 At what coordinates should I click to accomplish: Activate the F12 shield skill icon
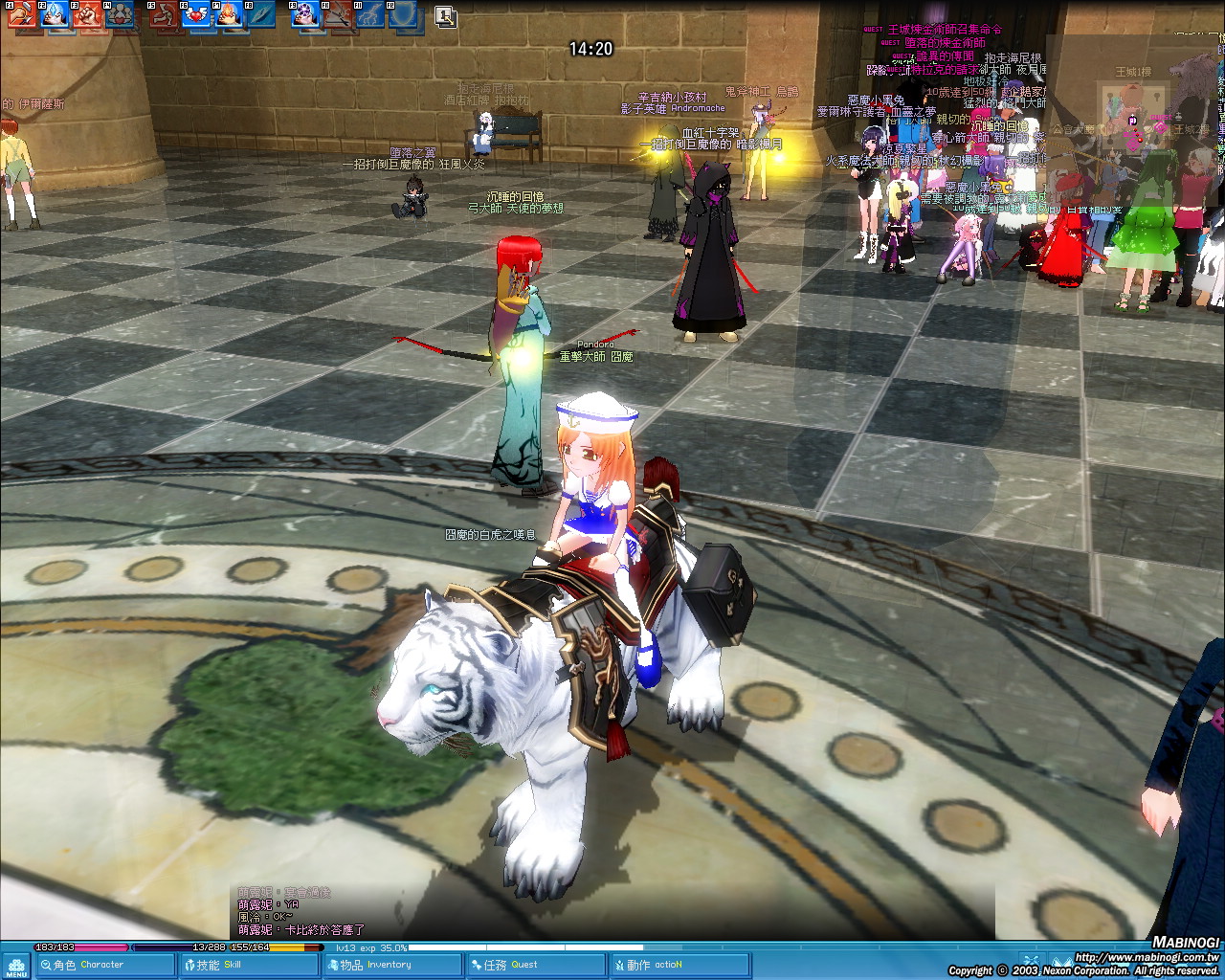point(406,13)
